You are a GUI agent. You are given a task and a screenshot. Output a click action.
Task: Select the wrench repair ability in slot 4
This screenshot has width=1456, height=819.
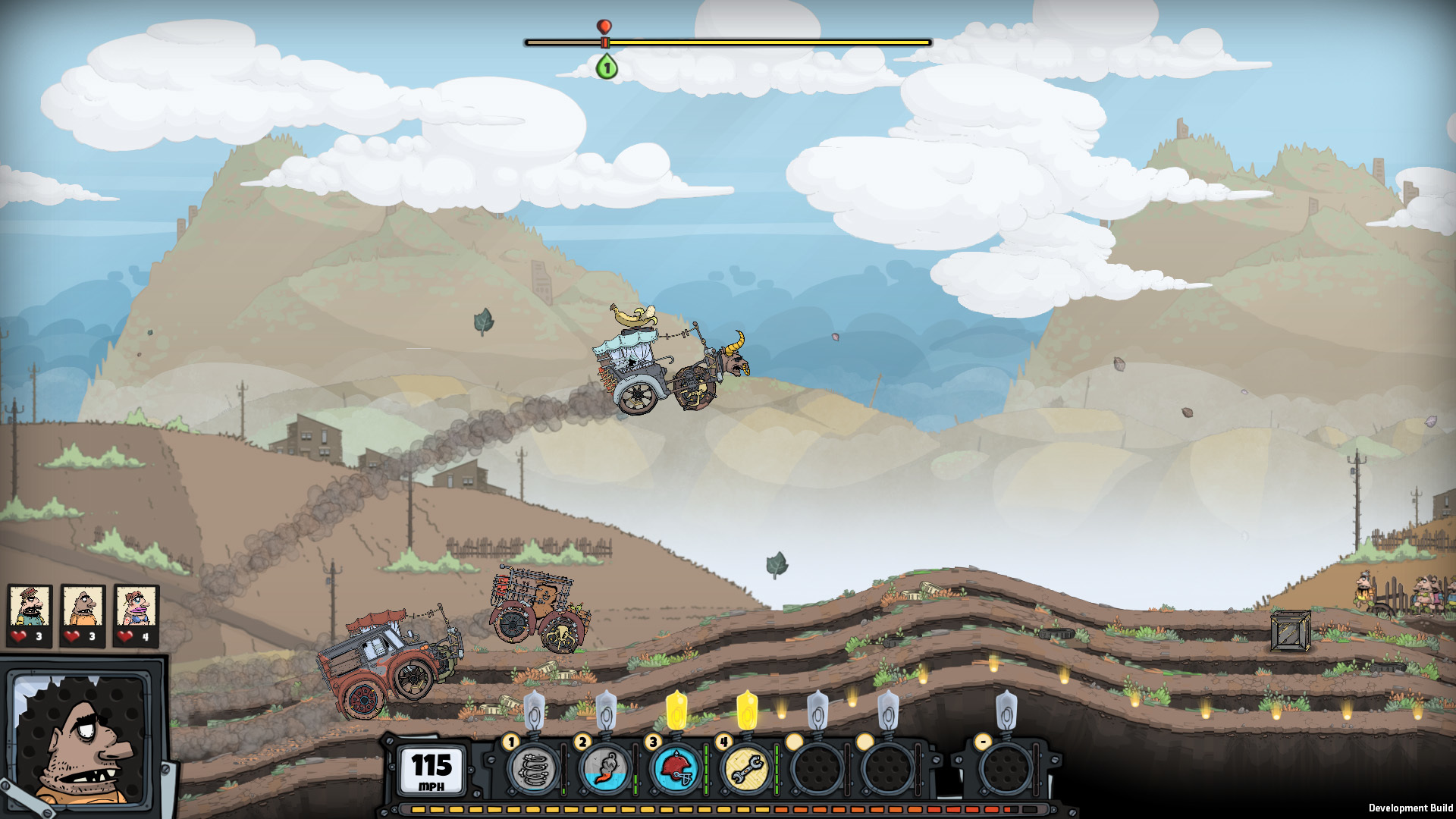(747, 769)
